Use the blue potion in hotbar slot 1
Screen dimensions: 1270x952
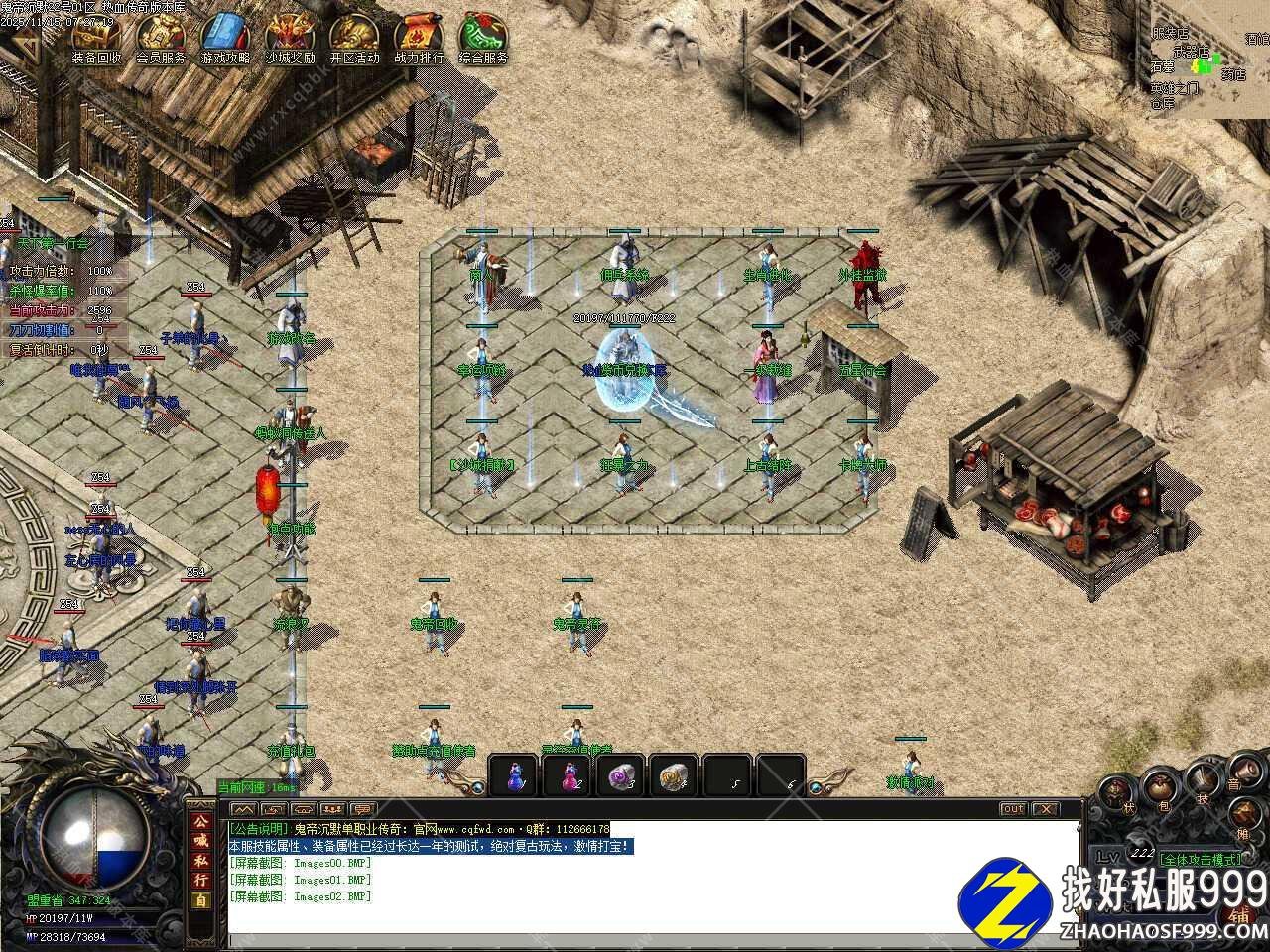515,775
